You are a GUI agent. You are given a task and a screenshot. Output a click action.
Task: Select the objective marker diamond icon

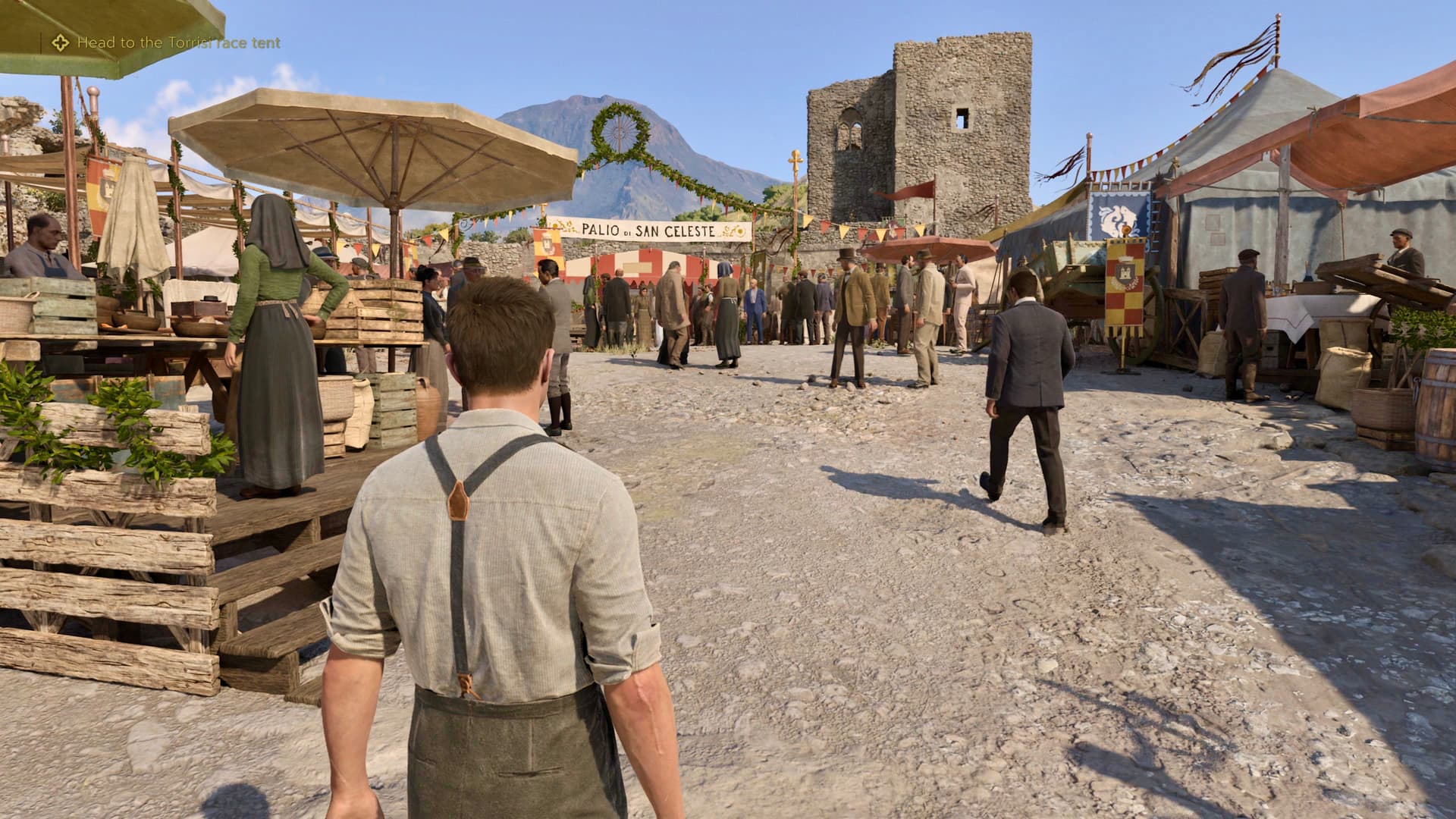click(x=60, y=43)
